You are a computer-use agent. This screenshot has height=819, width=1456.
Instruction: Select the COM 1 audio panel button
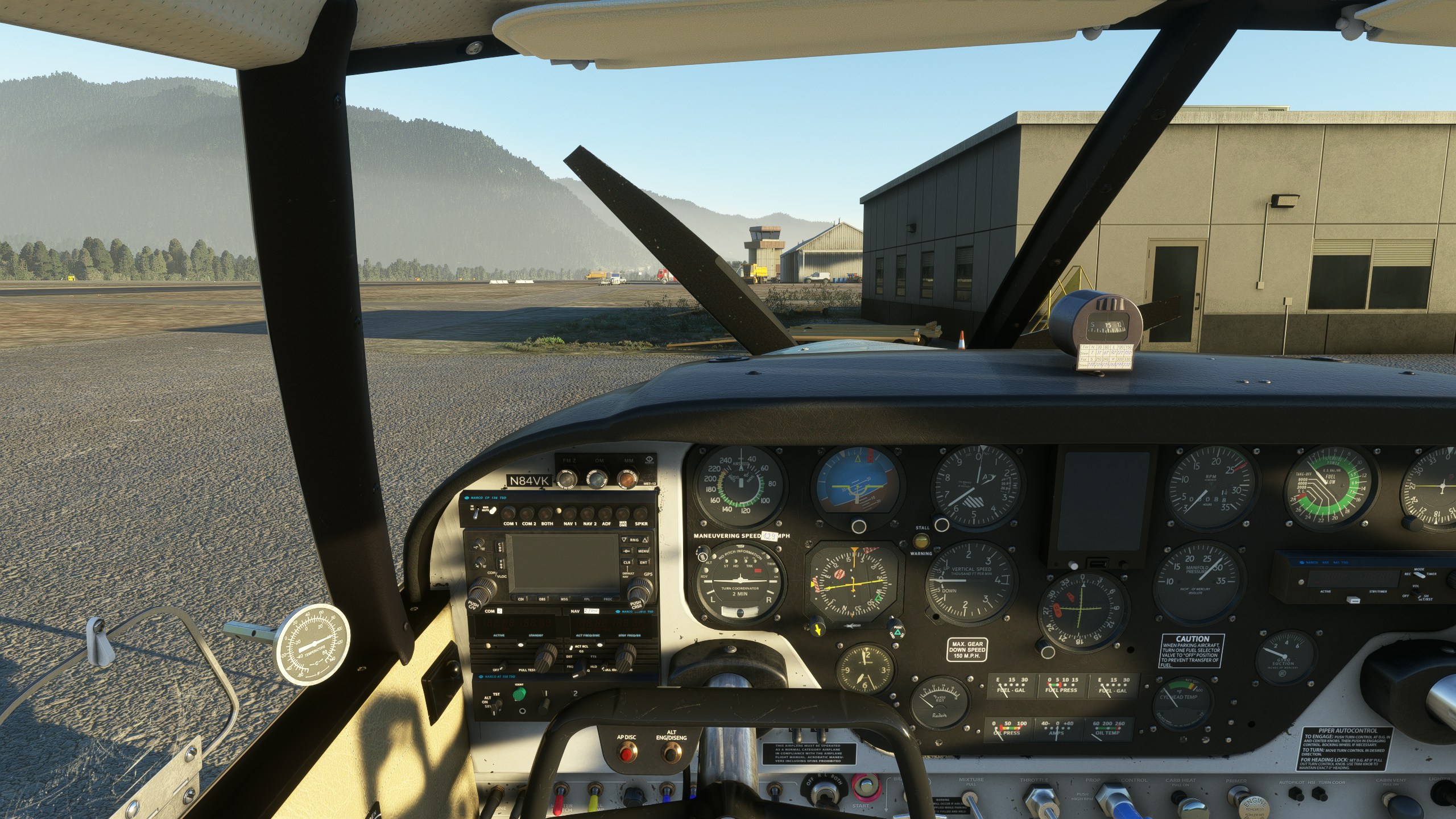click(510, 512)
